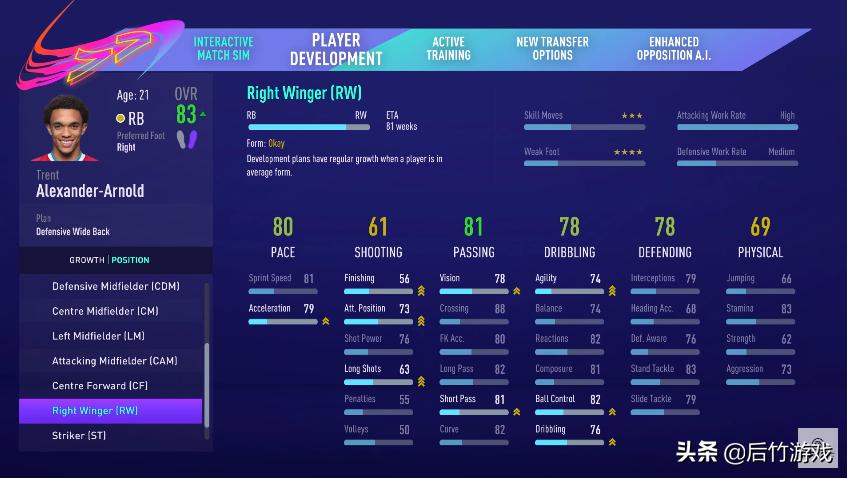This screenshot has height=478, width=847.
Task: Choose Centre Forward (CF) position
Action: pos(103,386)
